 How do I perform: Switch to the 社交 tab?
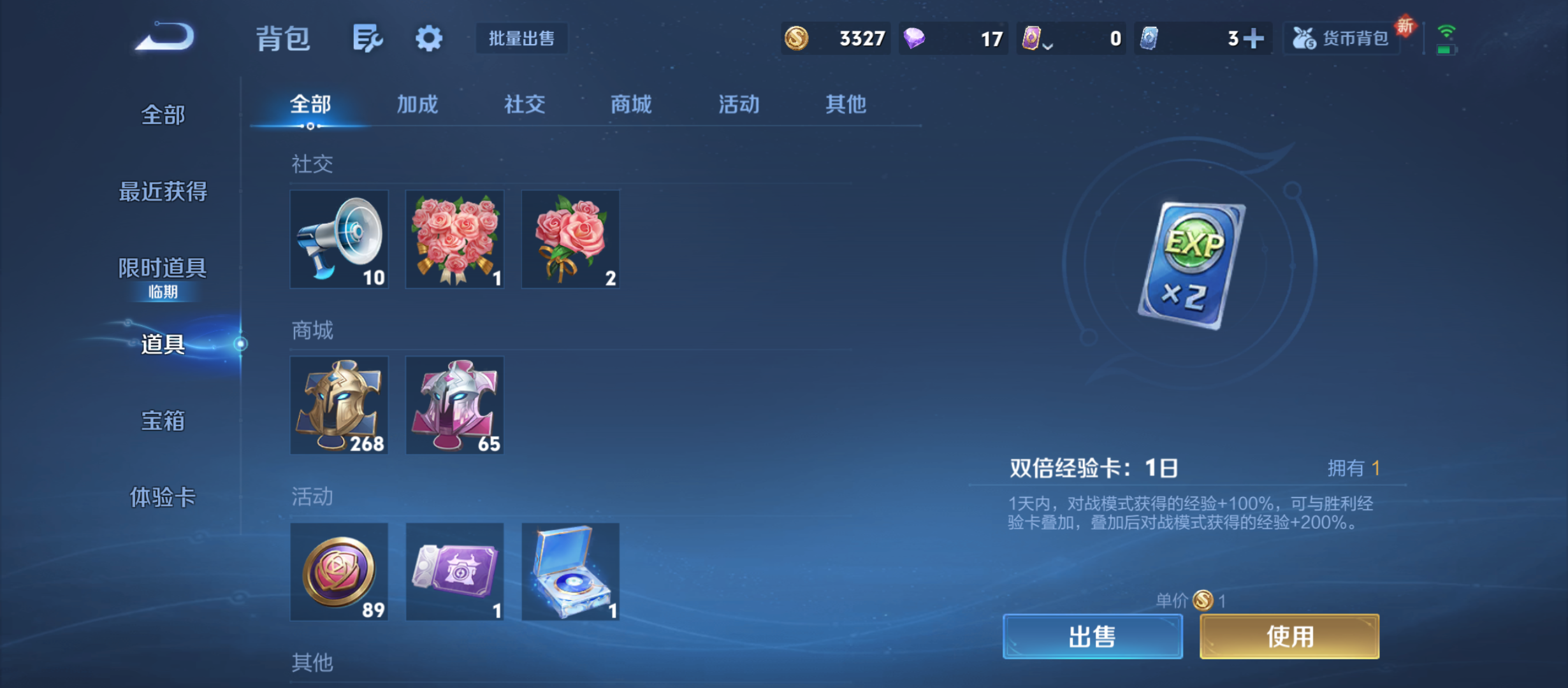click(x=524, y=104)
